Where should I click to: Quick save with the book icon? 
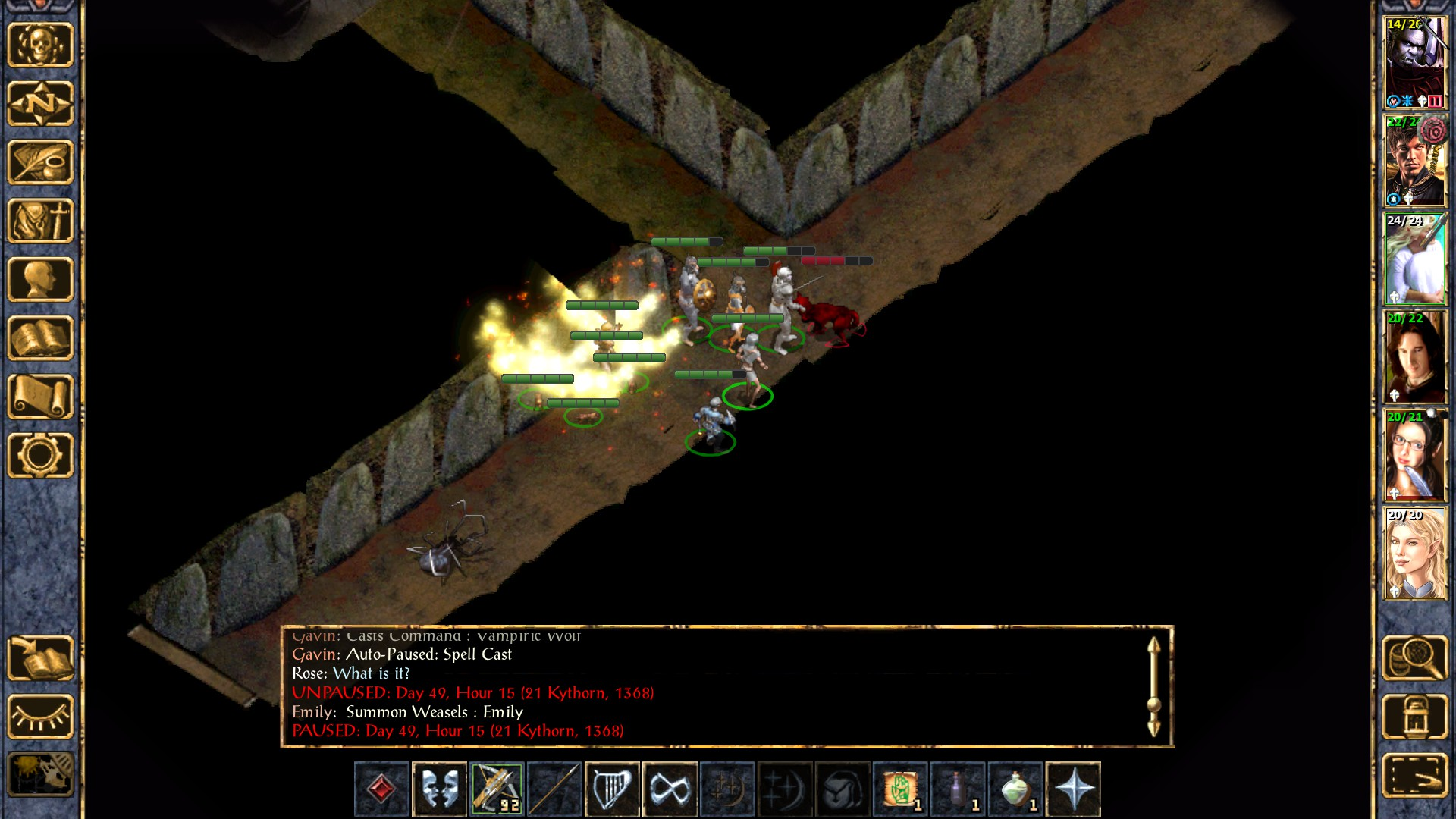coord(40,658)
